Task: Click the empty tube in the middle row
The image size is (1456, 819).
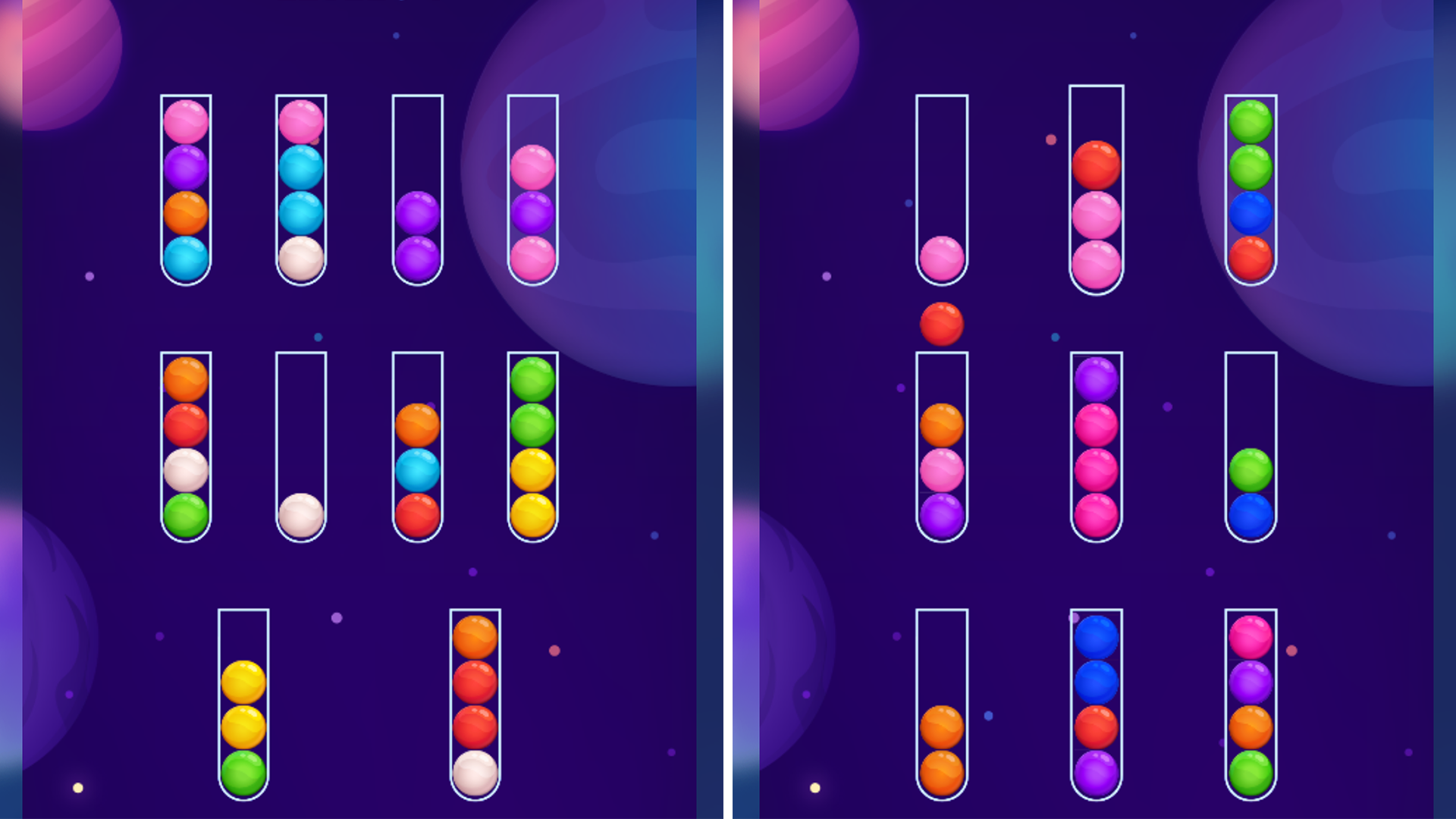Action: [x=300, y=409]
